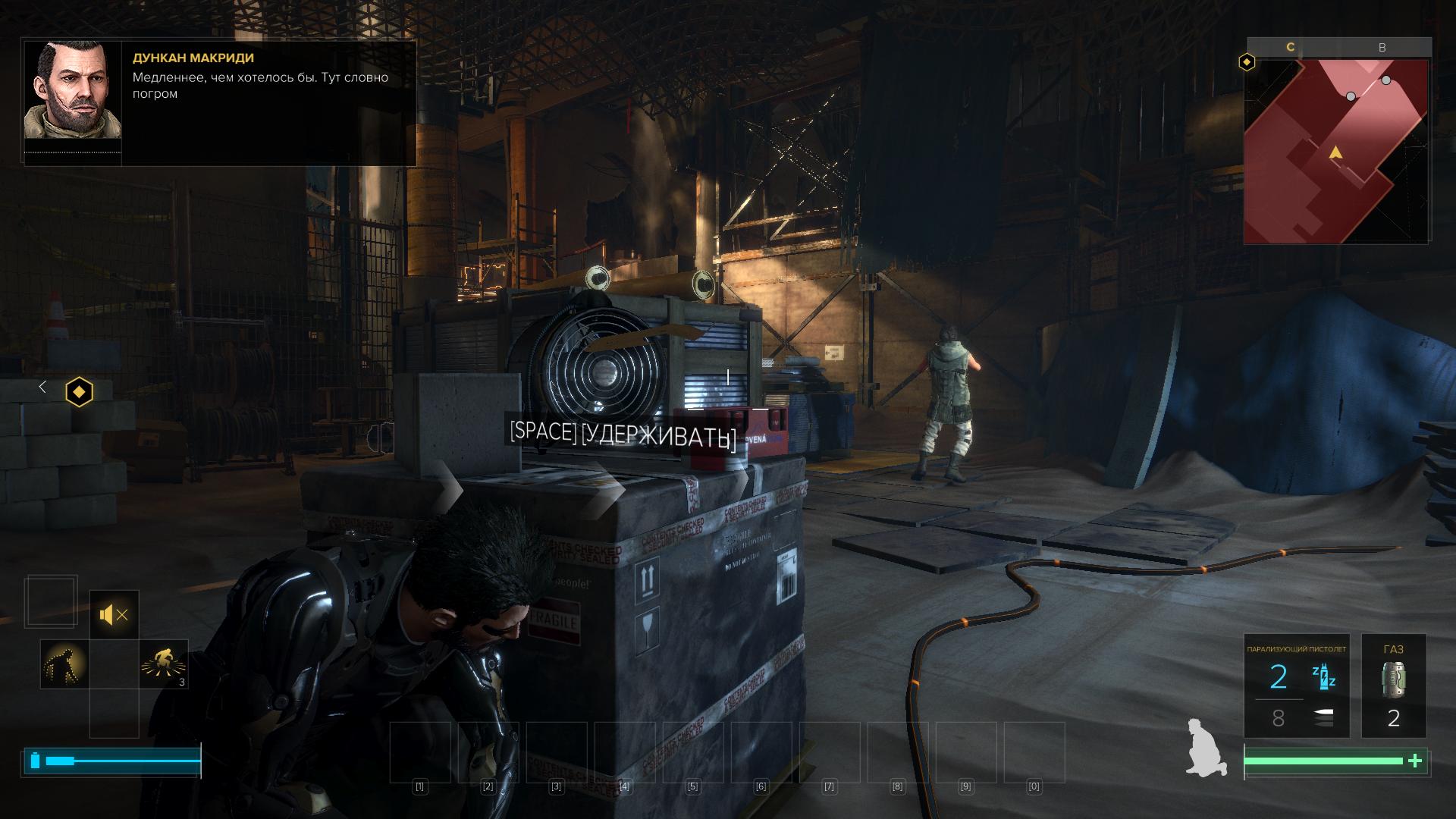Click the crouching stance indicator icon

tap(1207, 747)
